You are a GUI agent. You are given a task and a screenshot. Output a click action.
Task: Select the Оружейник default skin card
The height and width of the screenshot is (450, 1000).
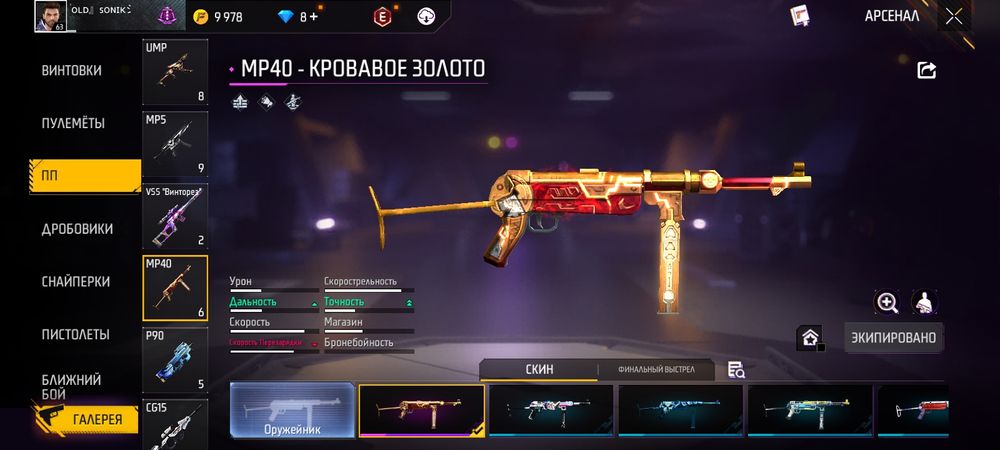pyautogui.click(x=293, y=410)
